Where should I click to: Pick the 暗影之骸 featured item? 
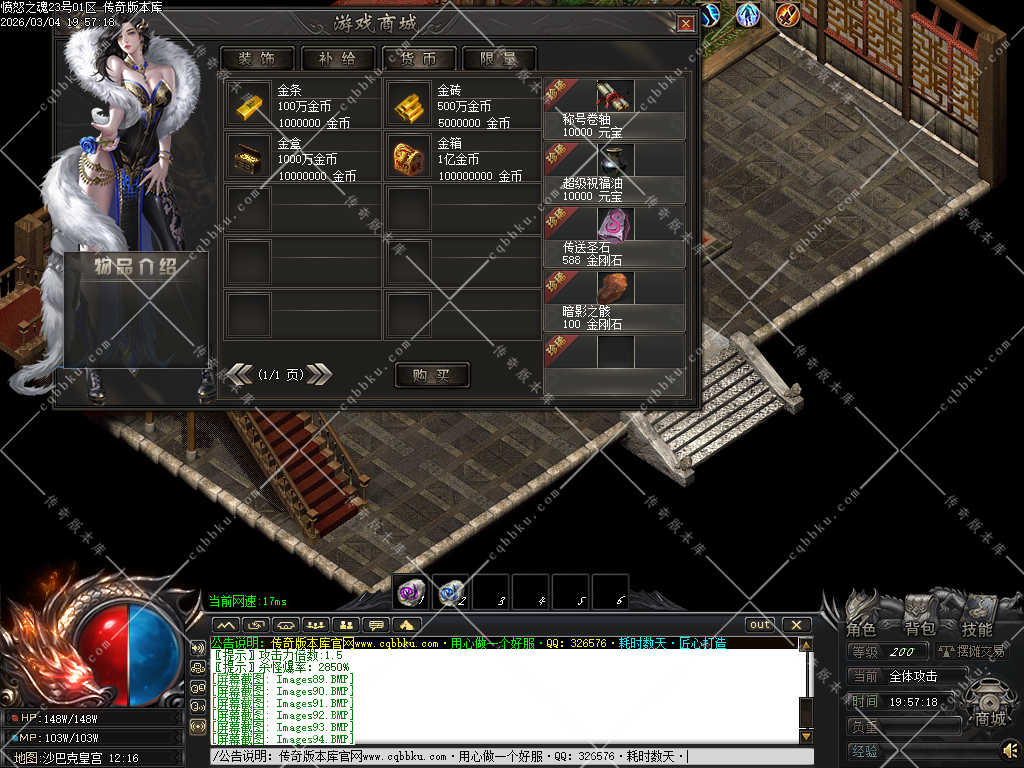point(615,288)
